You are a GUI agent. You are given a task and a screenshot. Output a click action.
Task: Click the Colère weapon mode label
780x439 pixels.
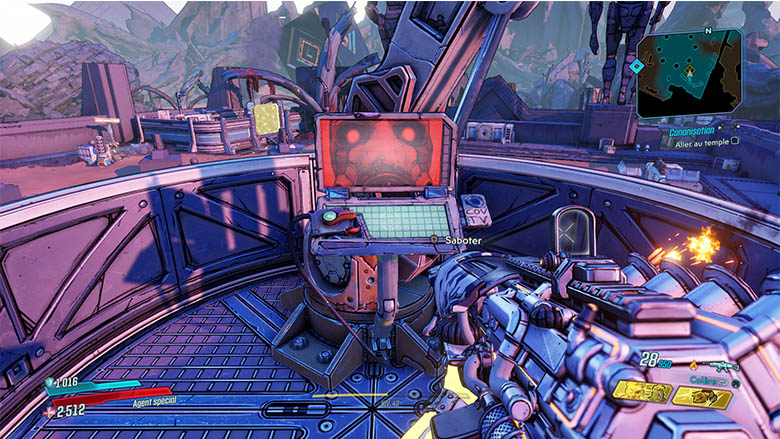tap(710, 380)
